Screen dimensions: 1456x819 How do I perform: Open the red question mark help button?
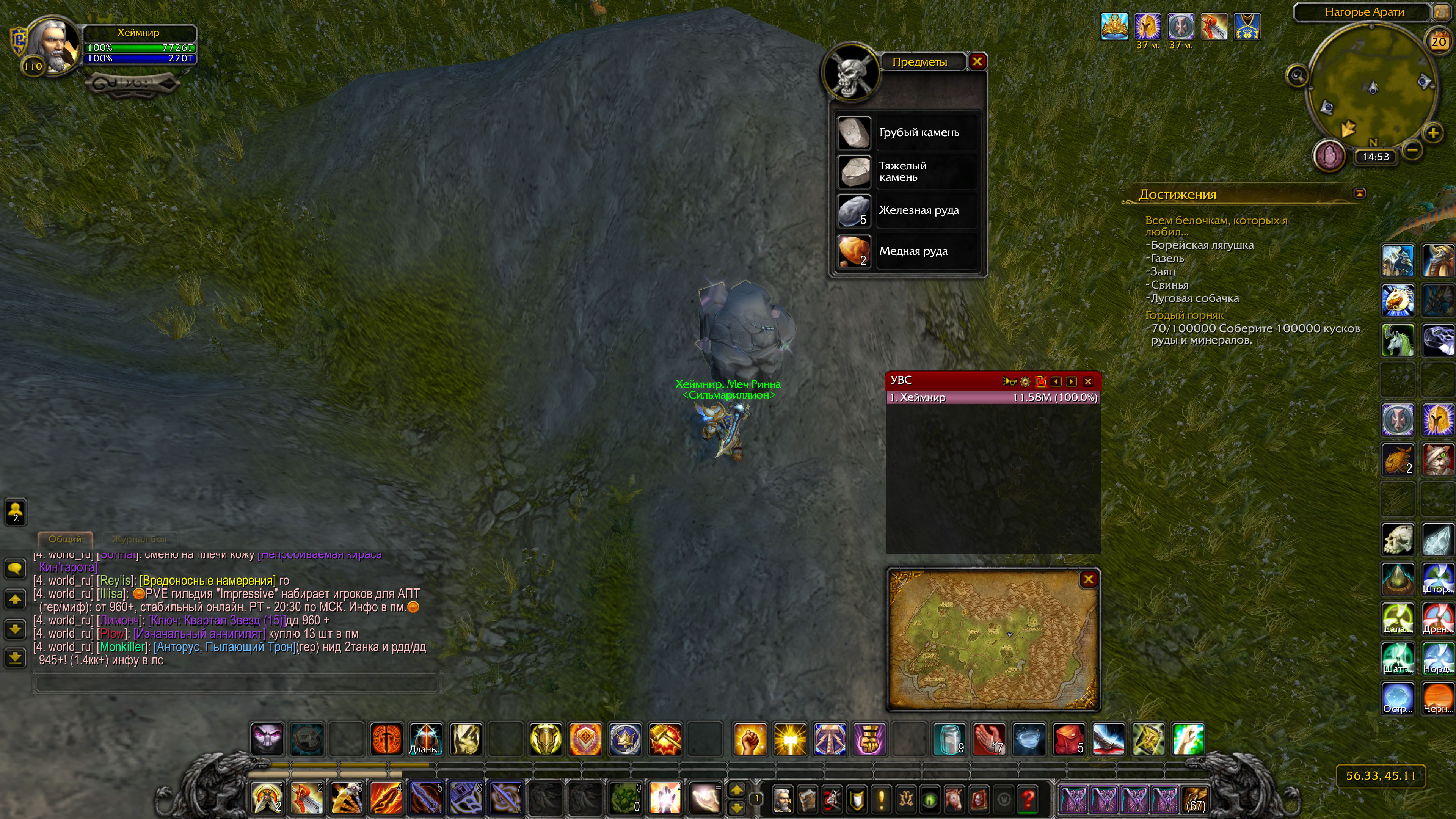click(1028, 799)
